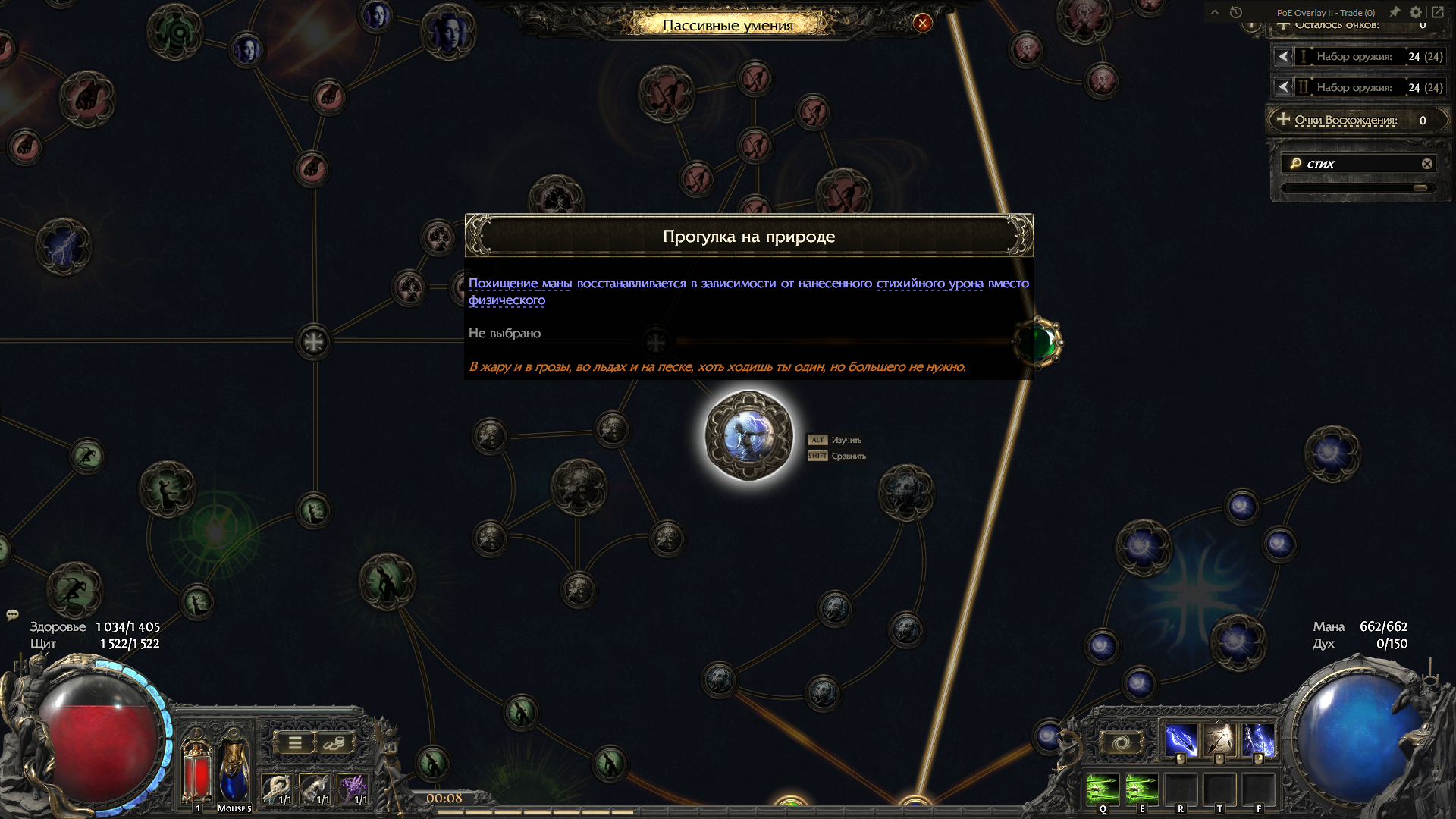
Task: Pin the PoE Overlay trade panel
Action: (1394, 12)
